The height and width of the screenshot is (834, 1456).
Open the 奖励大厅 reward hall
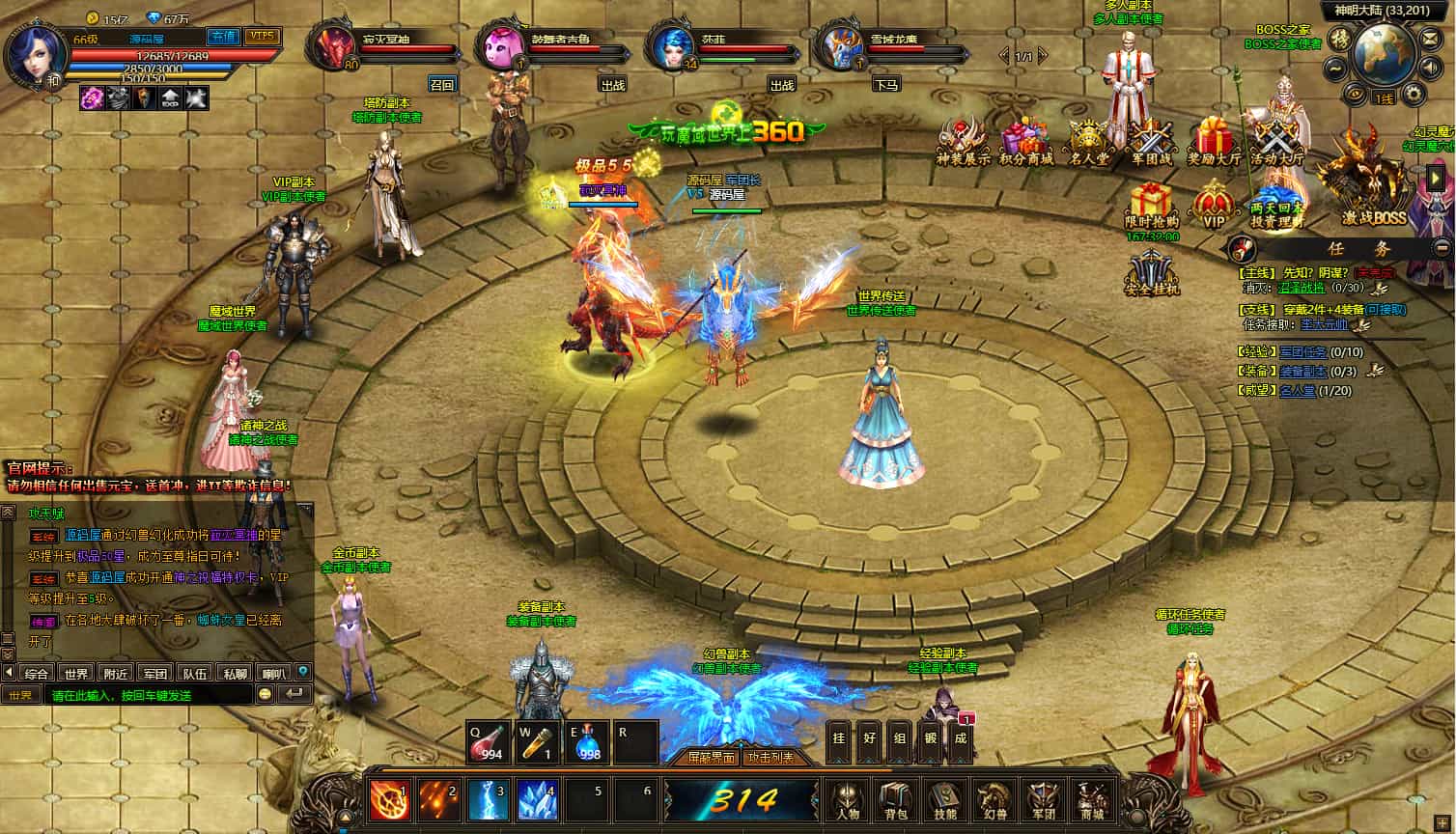pyautogui.click(x=1214, y=142)
